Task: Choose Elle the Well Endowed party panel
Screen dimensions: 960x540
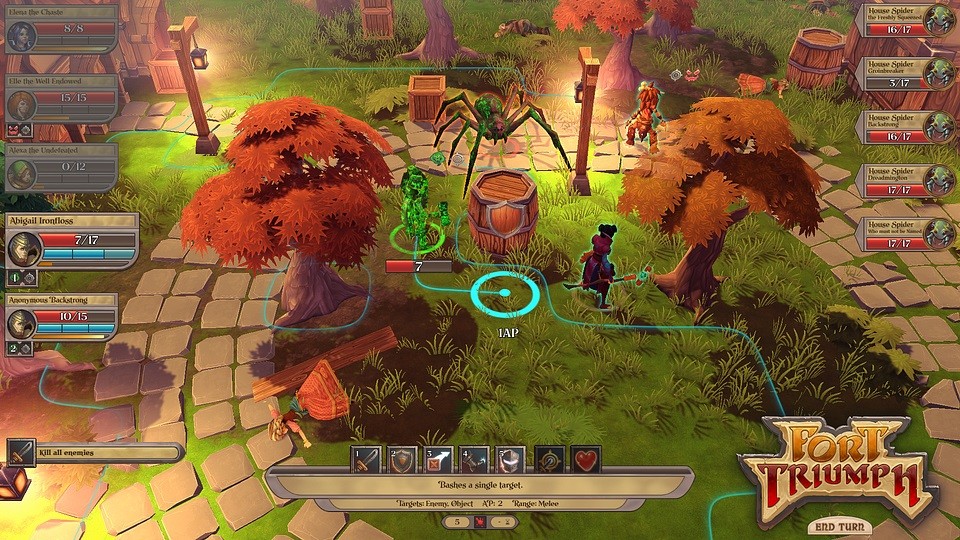Action: [60, 100]
